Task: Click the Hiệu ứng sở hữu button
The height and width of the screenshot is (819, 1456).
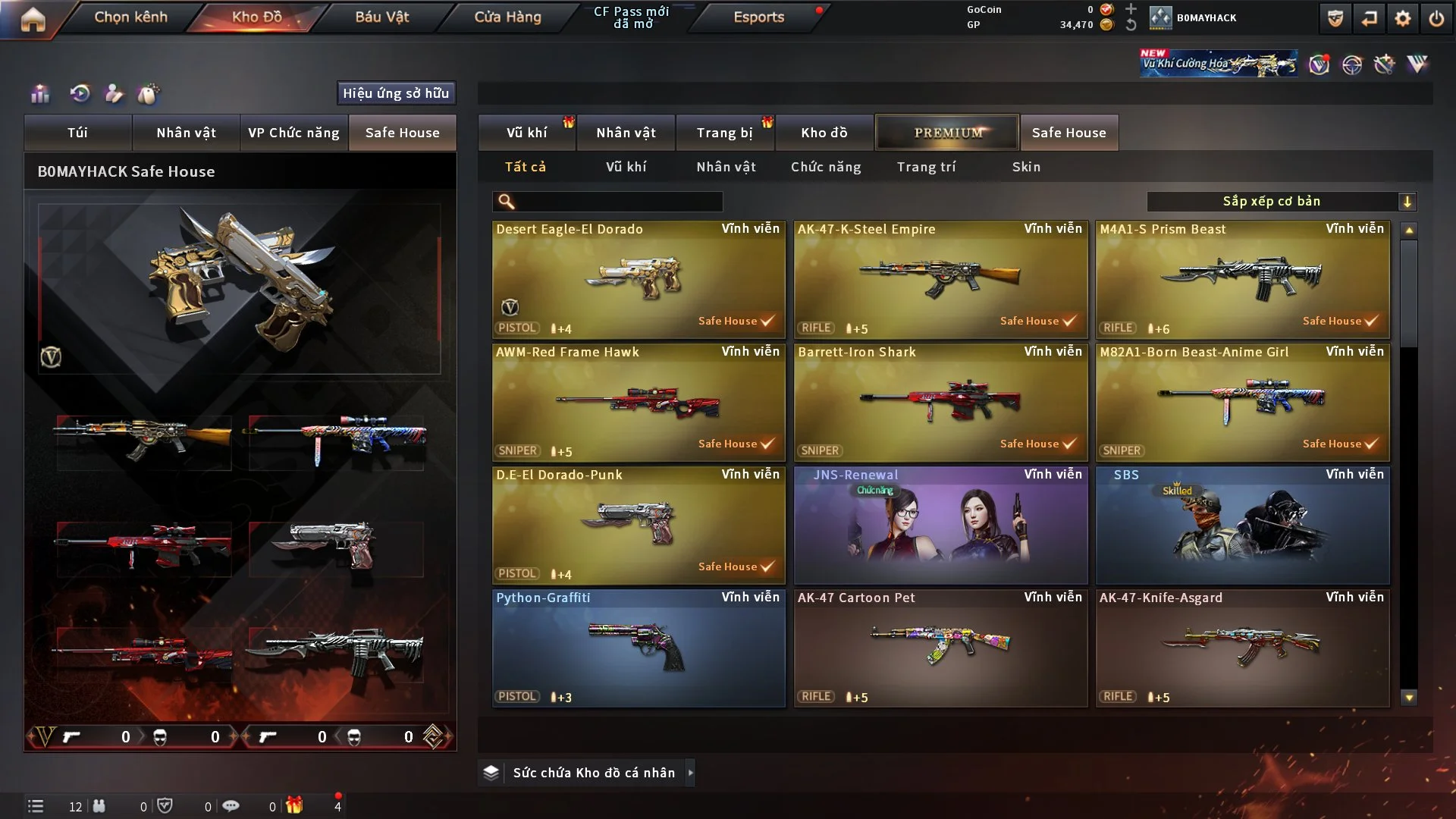Action: click(x=396, y=93)
